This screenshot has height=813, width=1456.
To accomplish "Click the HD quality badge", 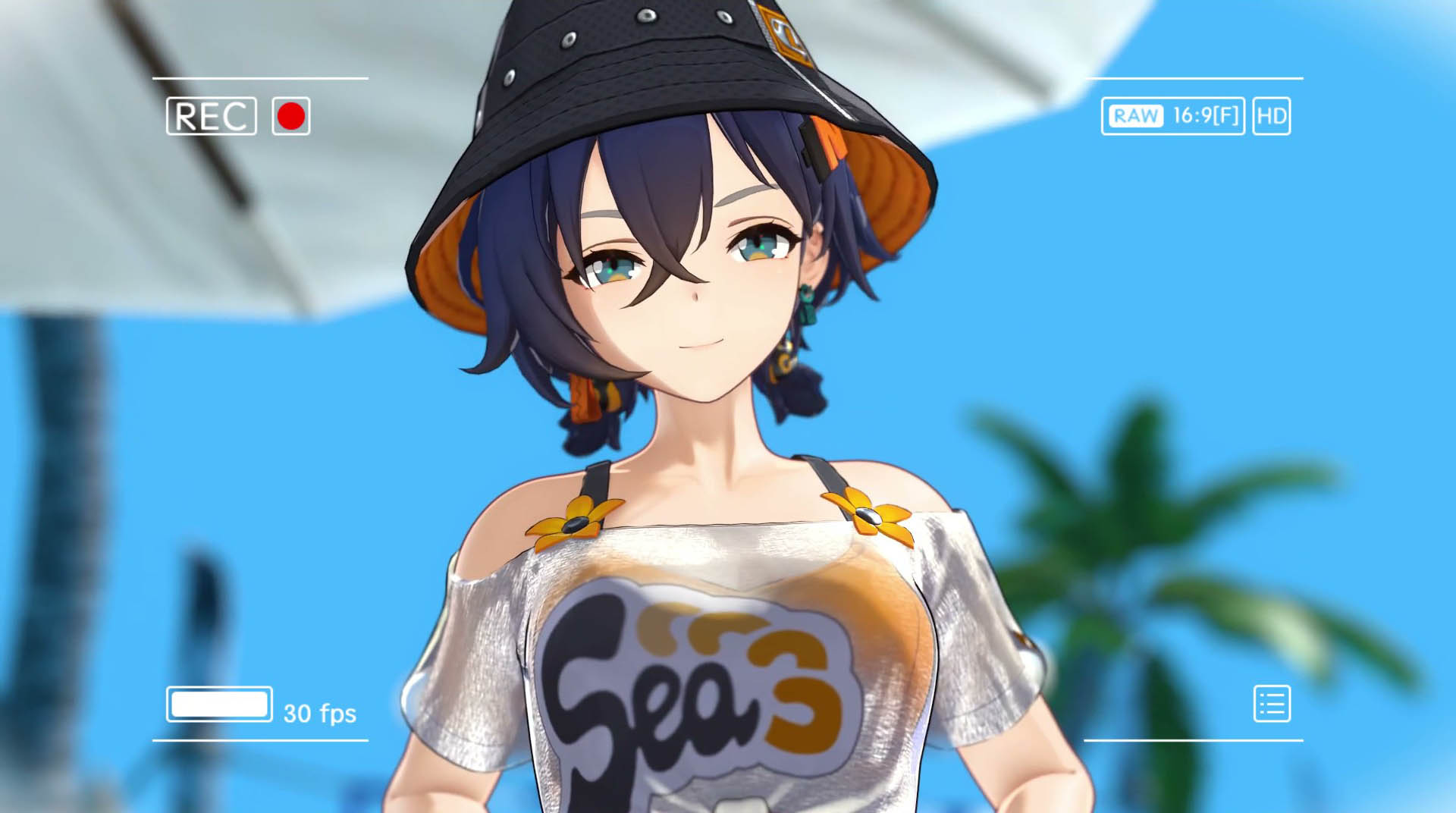I will click(x=1271, y=116).
